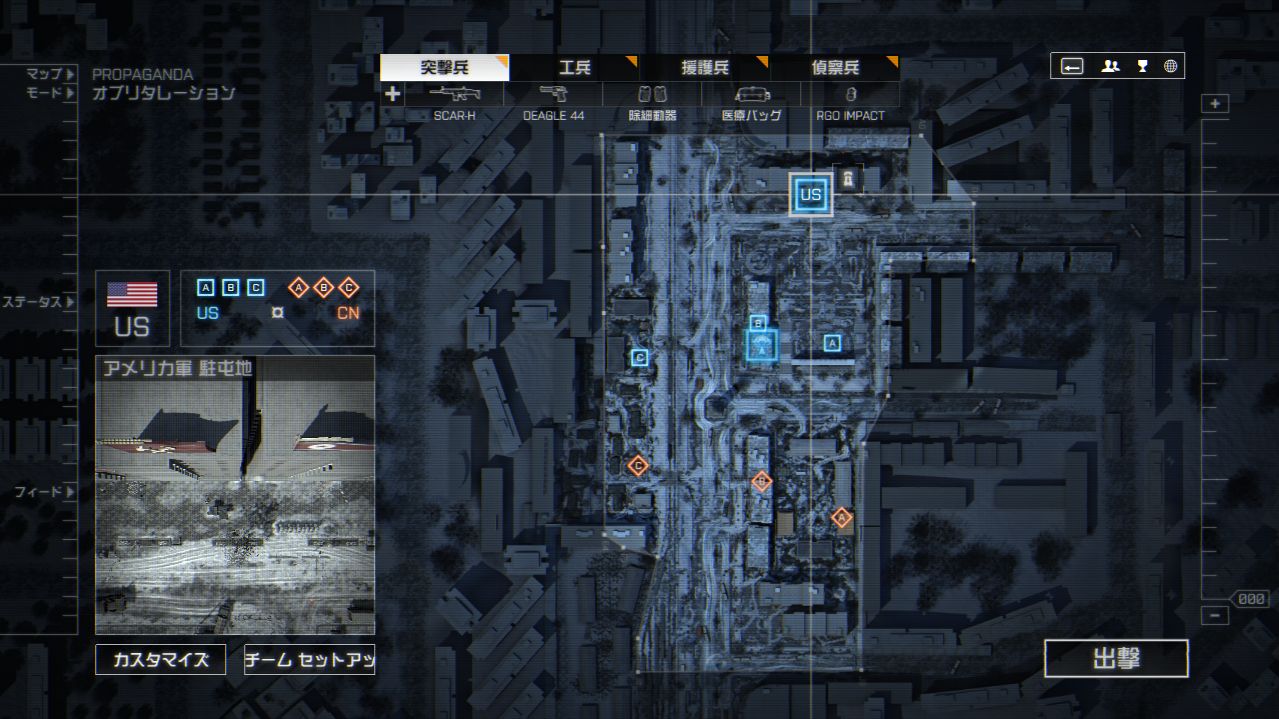
Task: Switch to the 工兵 engineer tab
Action: point(574,68)
